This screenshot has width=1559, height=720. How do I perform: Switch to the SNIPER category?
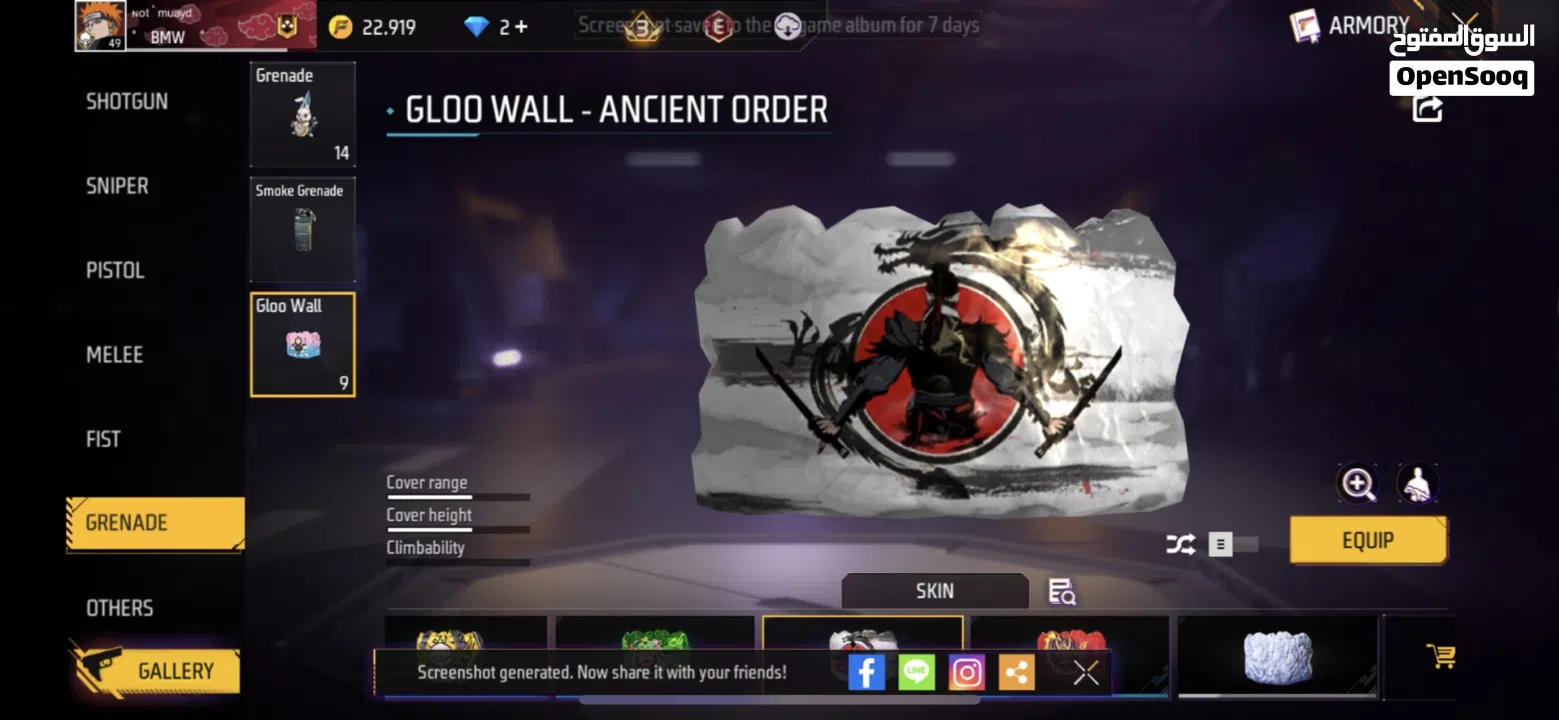point(116,185)
